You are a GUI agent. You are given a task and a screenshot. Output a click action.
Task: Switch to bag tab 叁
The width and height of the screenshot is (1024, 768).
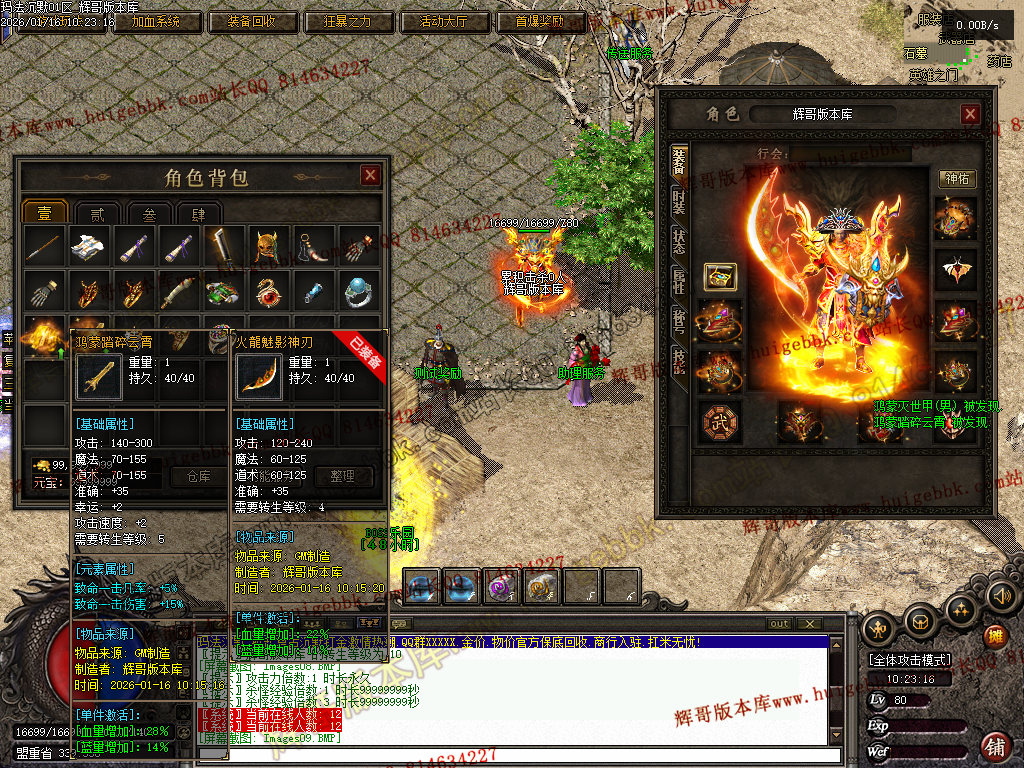pos(148,213)
